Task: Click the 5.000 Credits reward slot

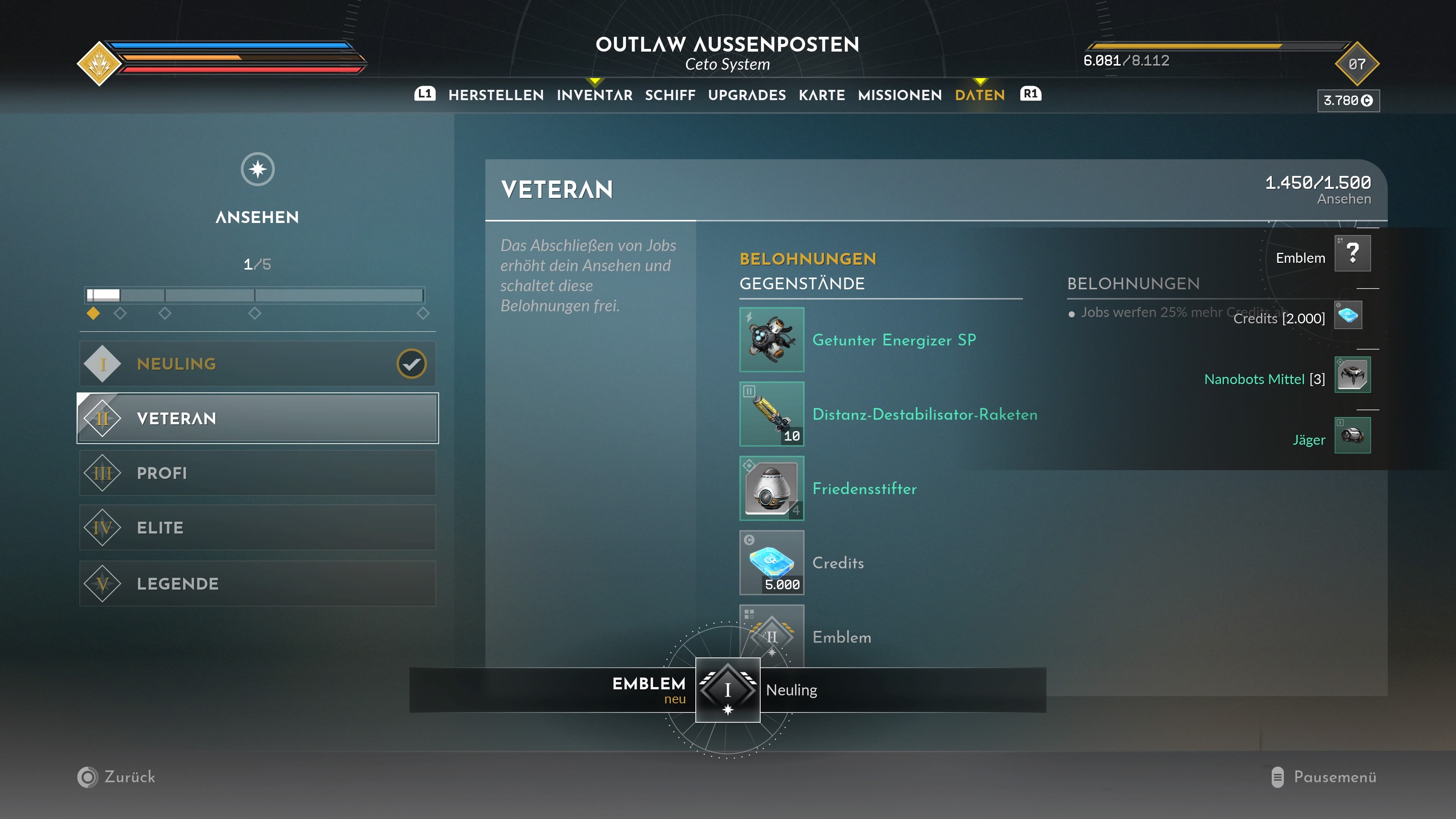Action: [772, 562]
